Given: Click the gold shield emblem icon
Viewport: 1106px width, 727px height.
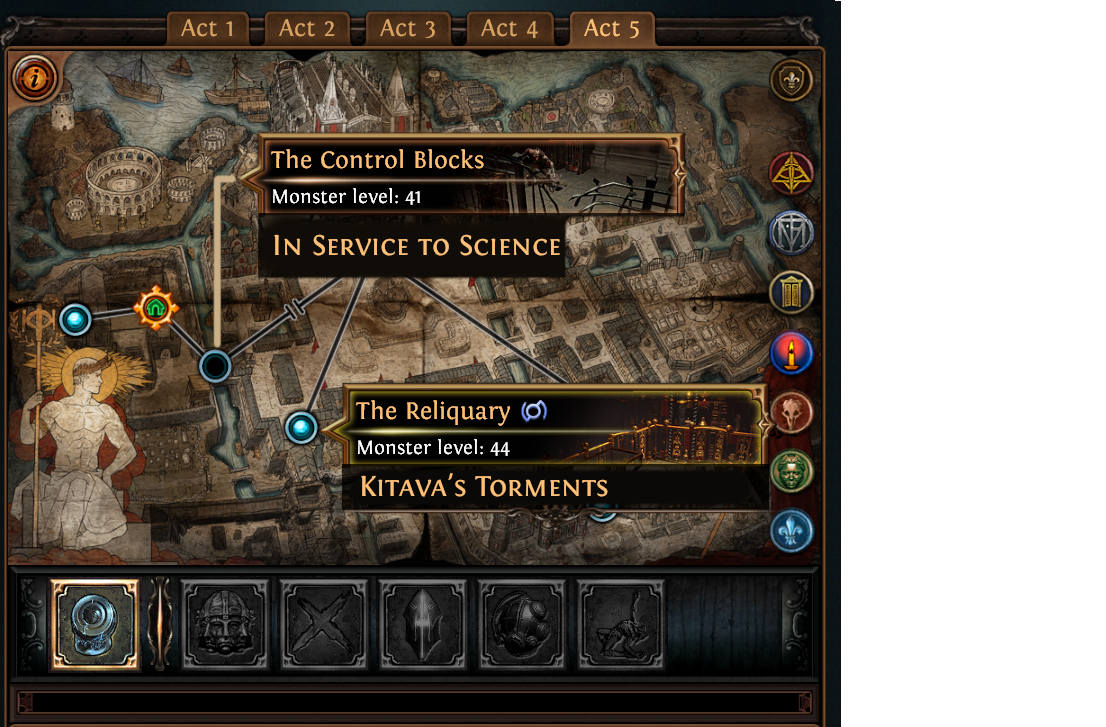Looking at the screenshot, I should tap(791, 81).
